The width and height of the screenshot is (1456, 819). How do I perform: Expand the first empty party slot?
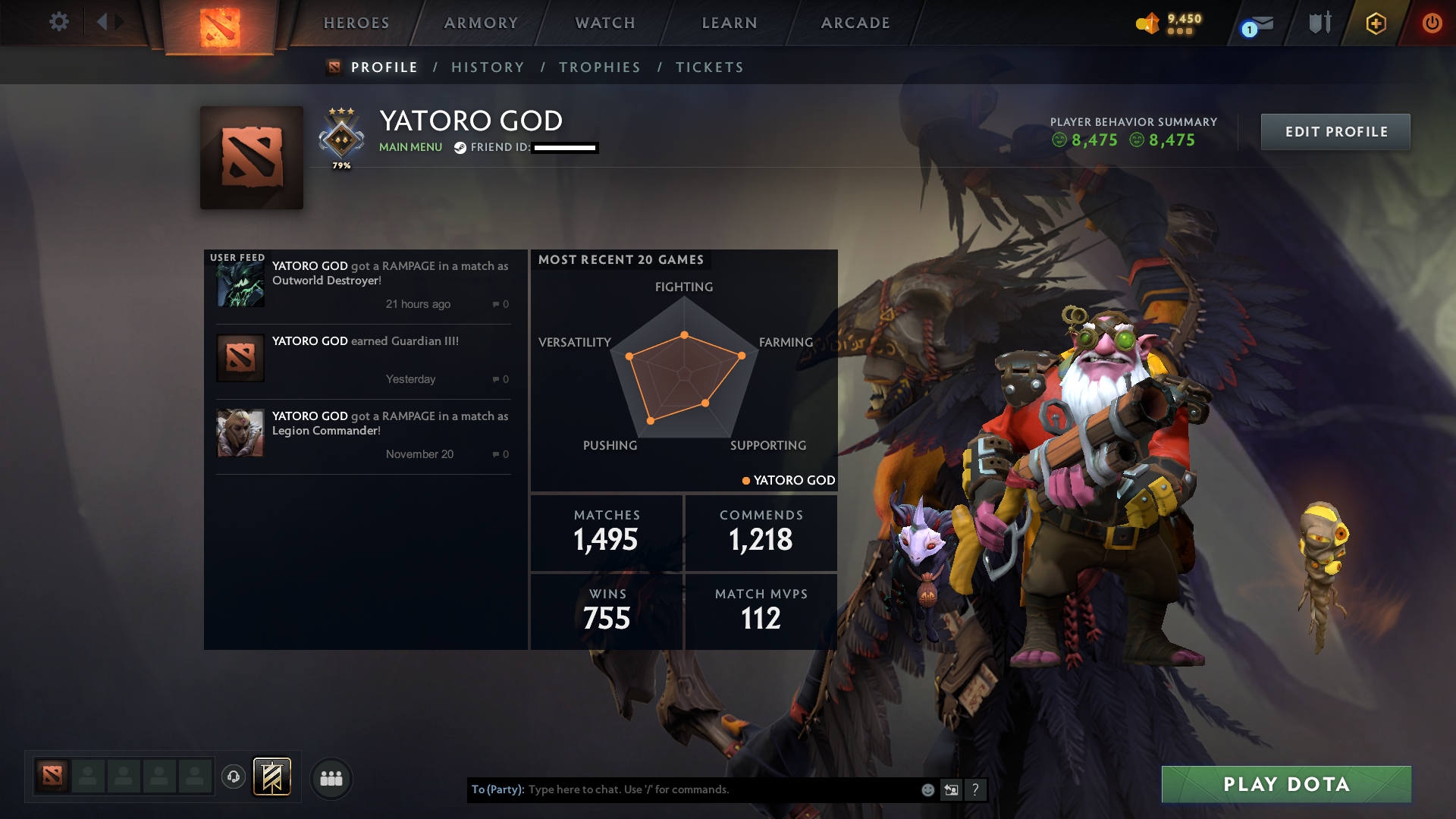[x=88, y=777]
